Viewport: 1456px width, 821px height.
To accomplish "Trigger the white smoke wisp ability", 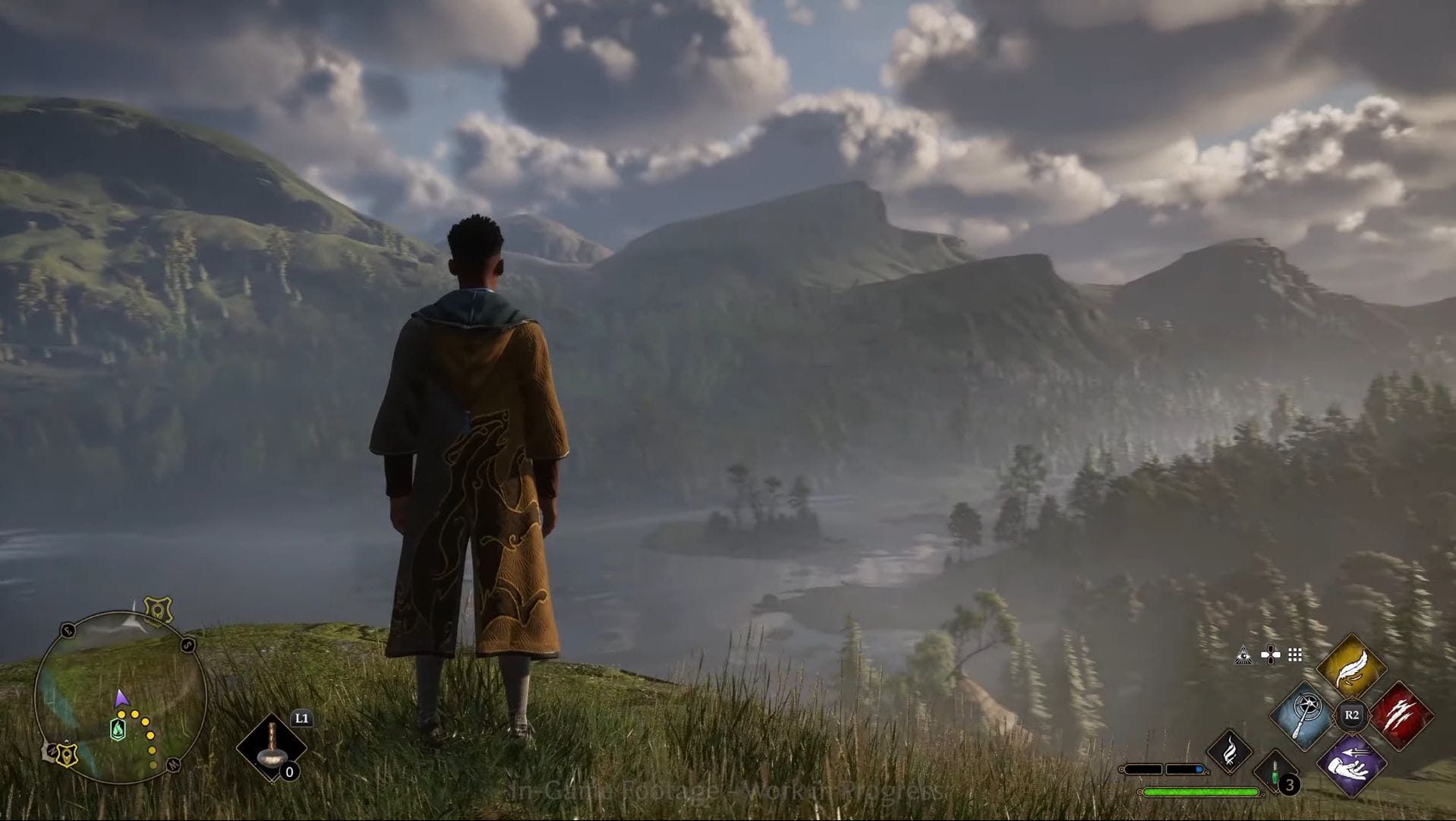I will tap(1229, 751).
